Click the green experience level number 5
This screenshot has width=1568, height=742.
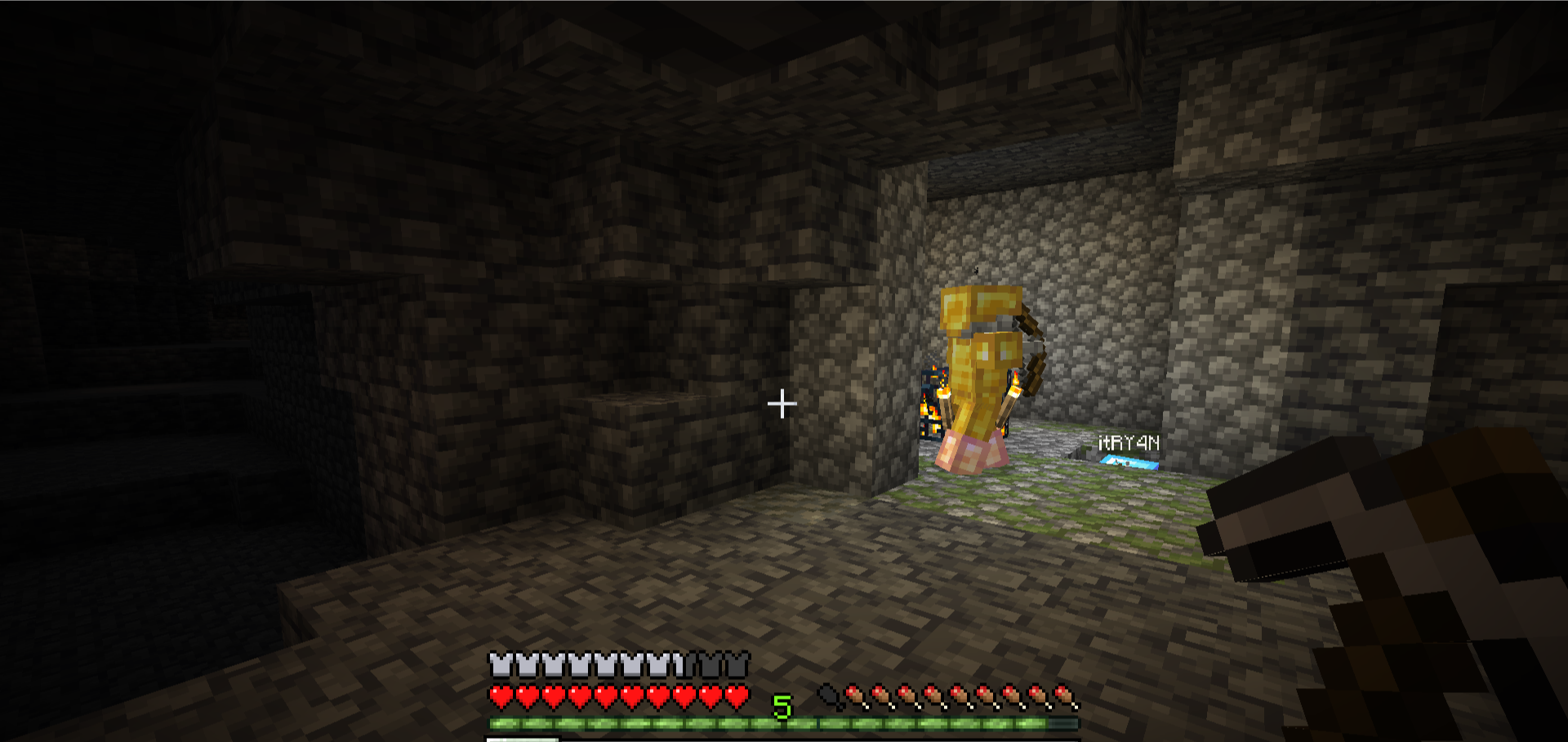point(784,709)
